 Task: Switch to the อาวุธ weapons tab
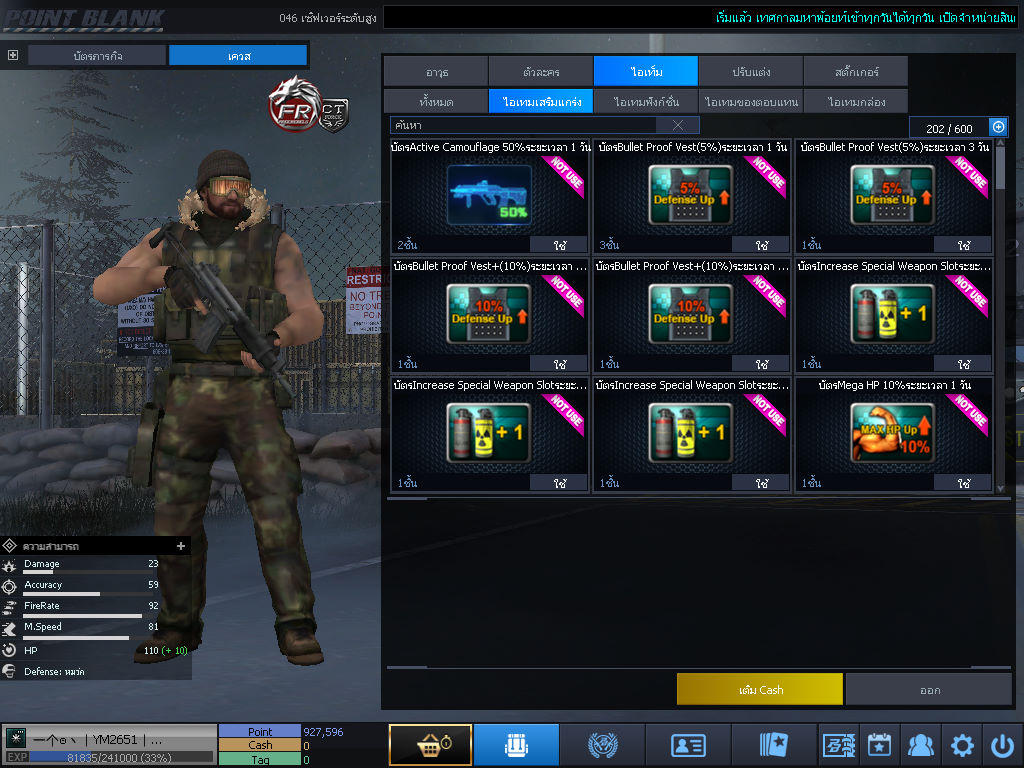[x=436, y=71]
